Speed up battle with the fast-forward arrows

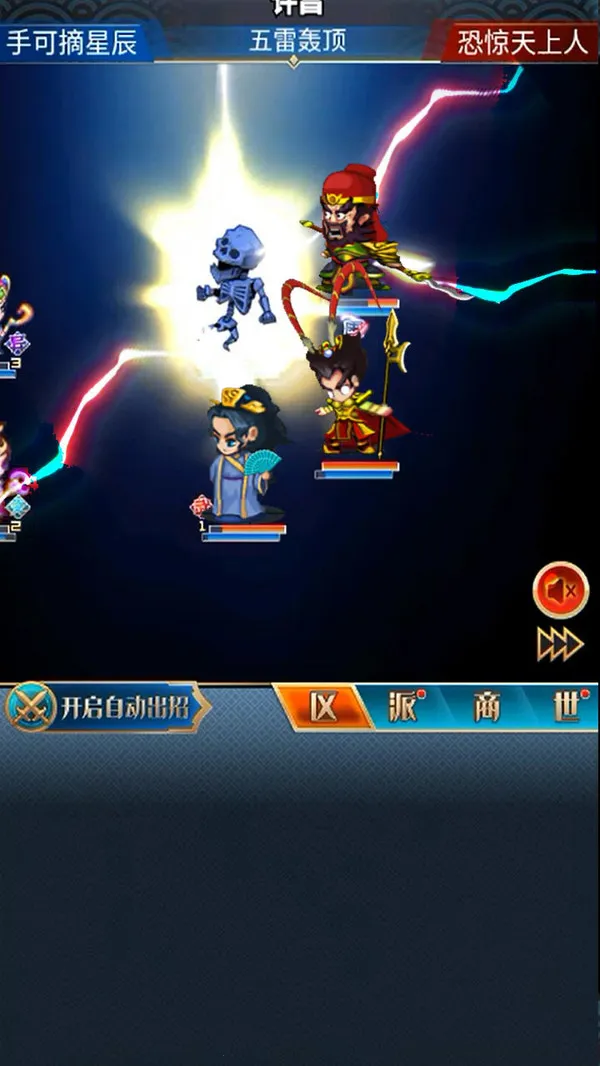coord(560,644)
